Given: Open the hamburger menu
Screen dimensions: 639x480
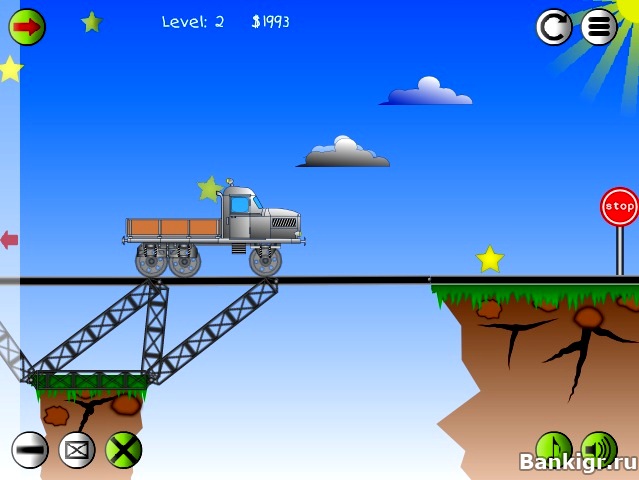Looking at the screenshot, I should pyautogui.click(x=598, y=27).
